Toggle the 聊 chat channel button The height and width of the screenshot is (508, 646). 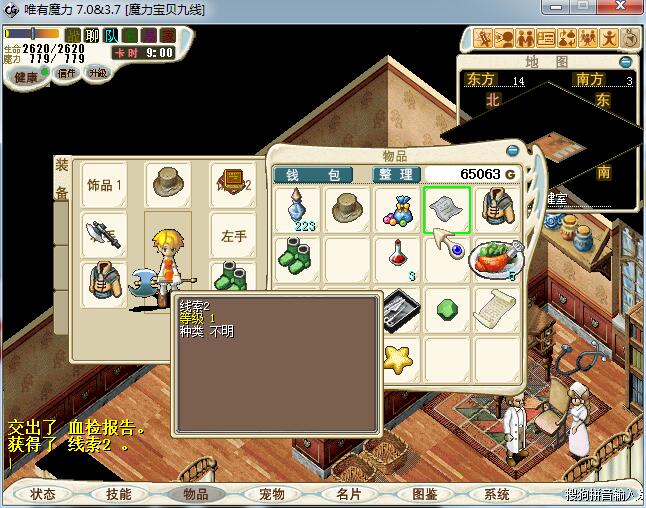point(92,36)
